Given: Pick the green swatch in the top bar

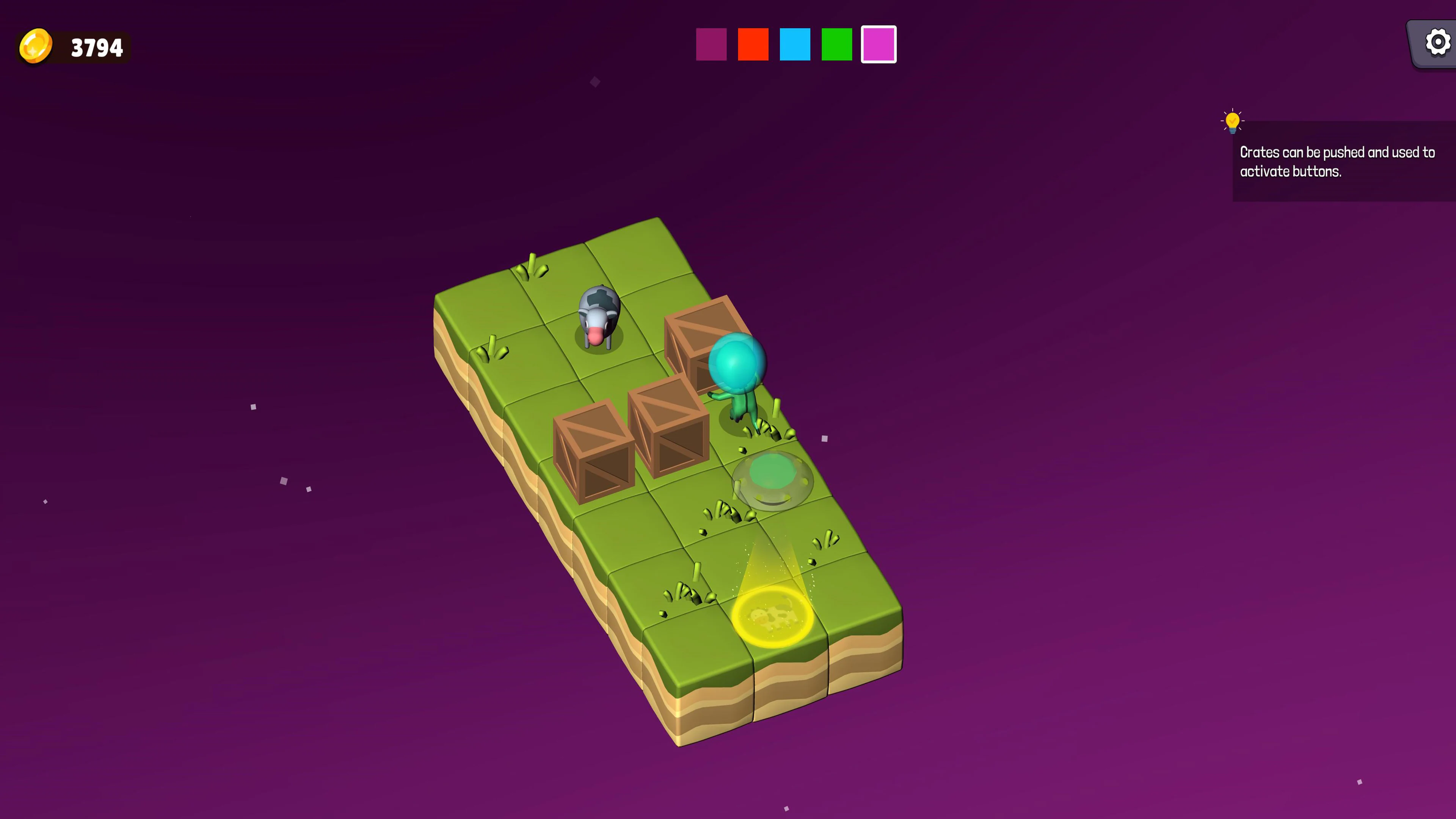Looking at the screenshot, I should pos(836,44).
